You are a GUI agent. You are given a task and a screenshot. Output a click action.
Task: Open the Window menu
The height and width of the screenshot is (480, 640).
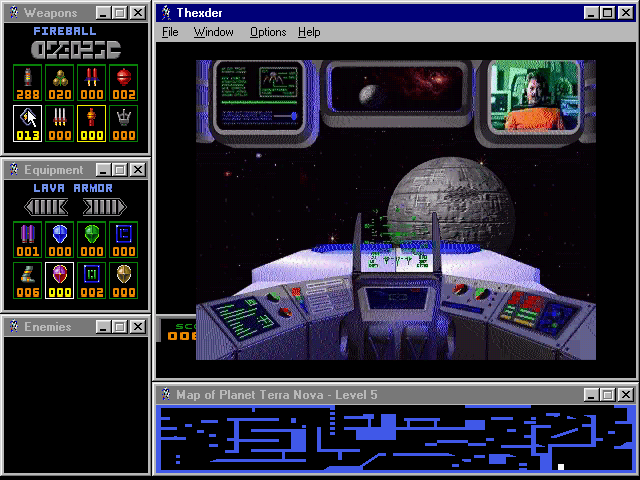pyautogui.click(x=213, y=32)
